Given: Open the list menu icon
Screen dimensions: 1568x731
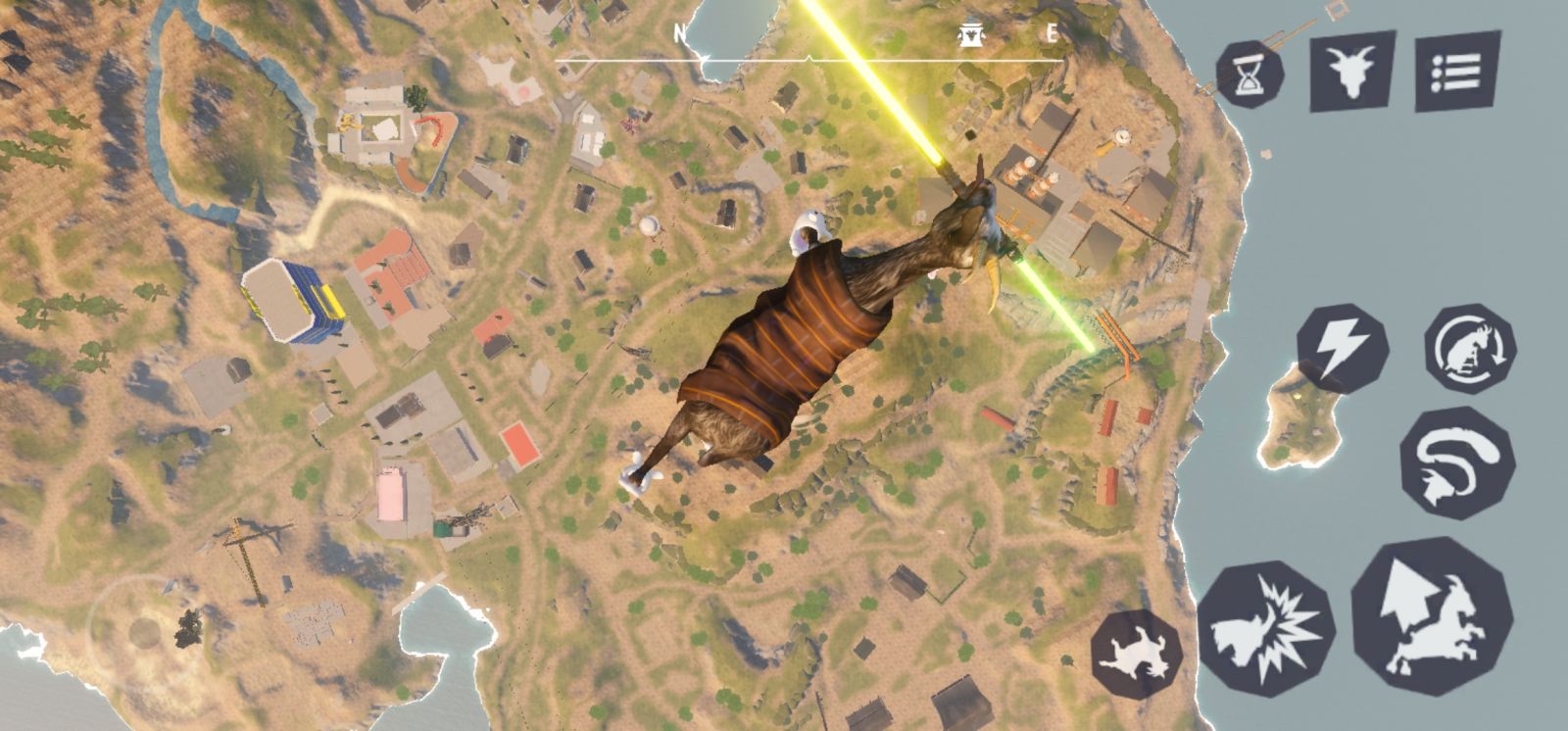Looking at the screenshot, I should [1458, 71].
